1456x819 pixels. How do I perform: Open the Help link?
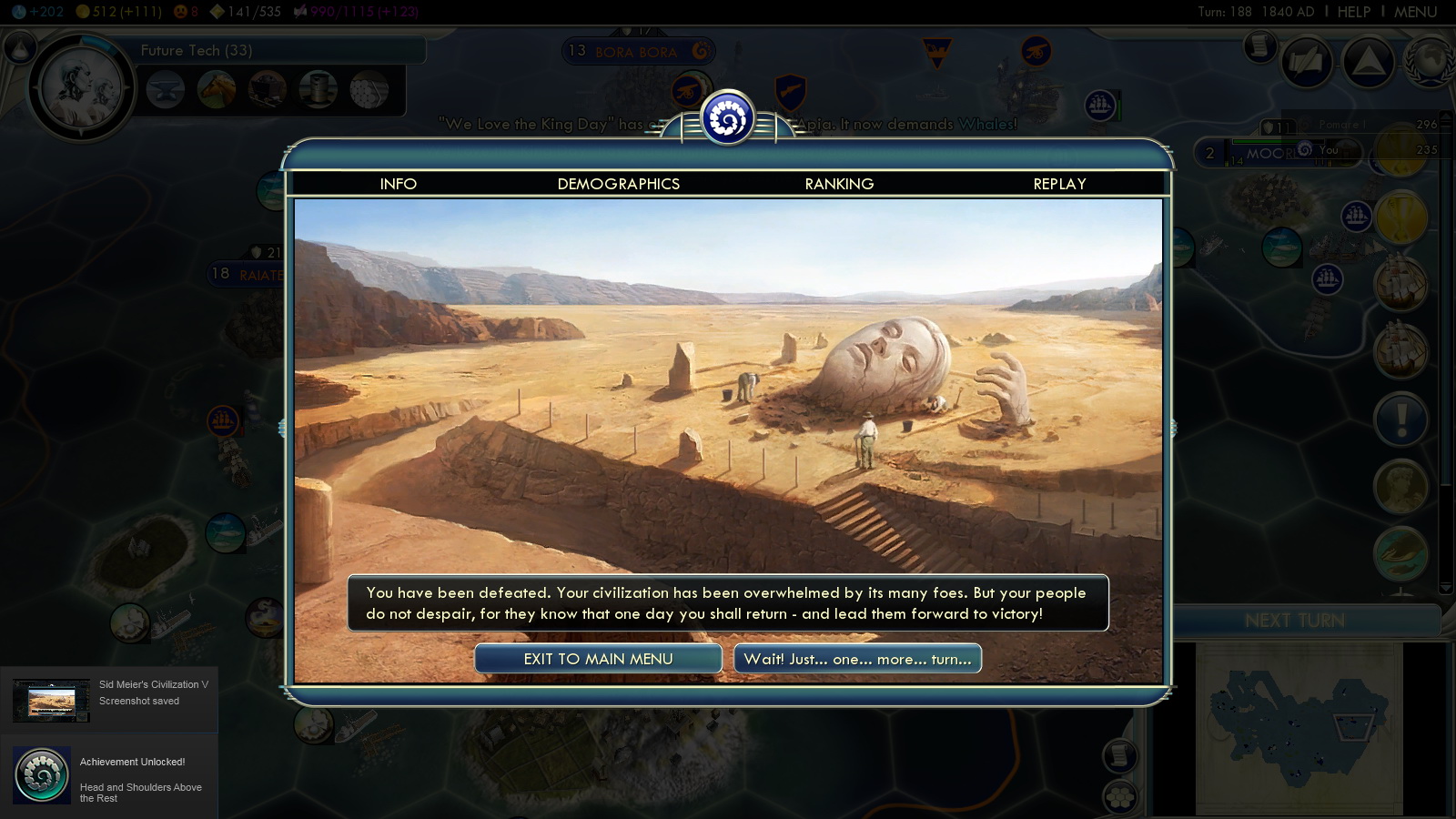(1353, 12)
